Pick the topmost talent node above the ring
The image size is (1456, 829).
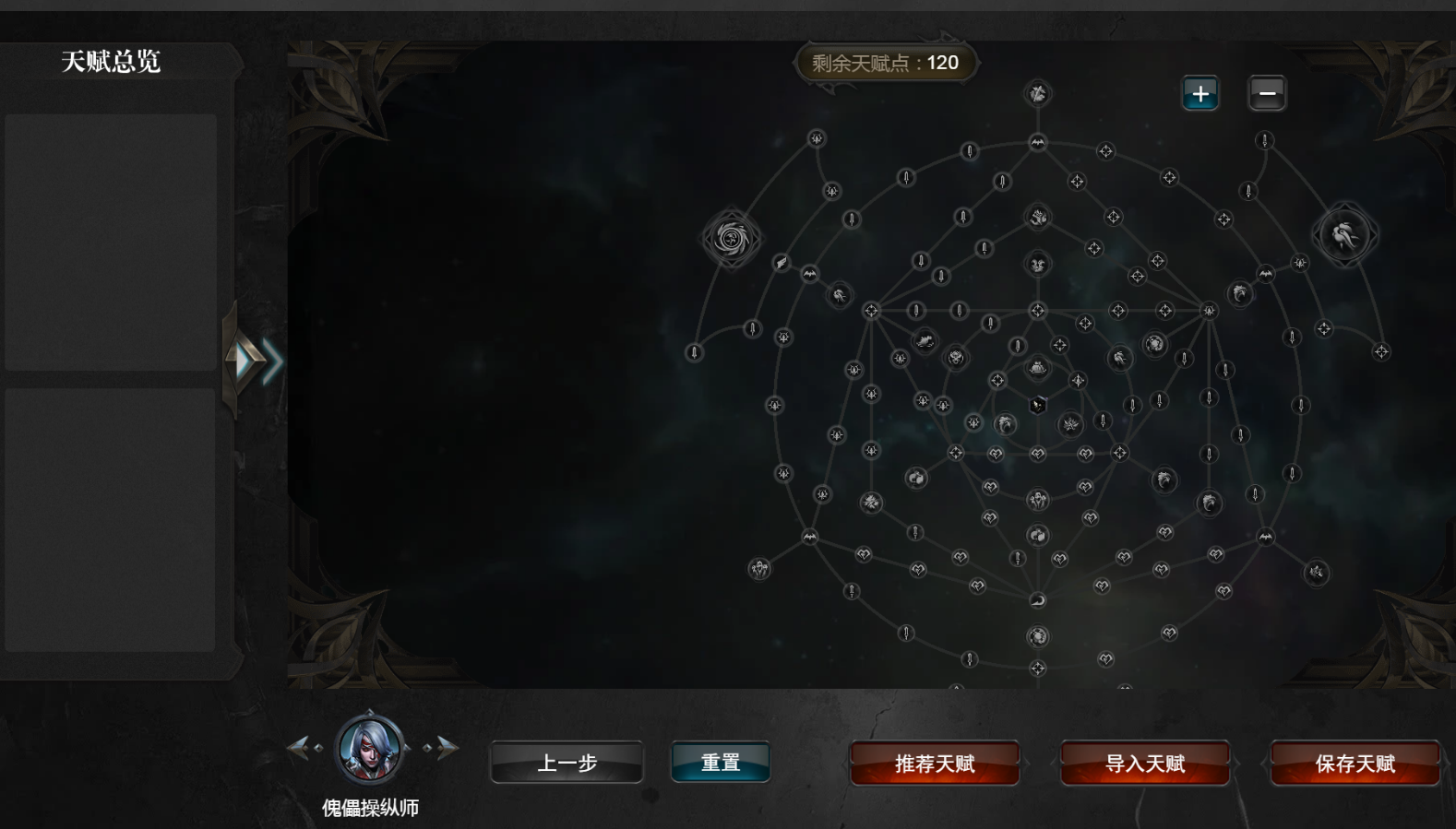1038,93
